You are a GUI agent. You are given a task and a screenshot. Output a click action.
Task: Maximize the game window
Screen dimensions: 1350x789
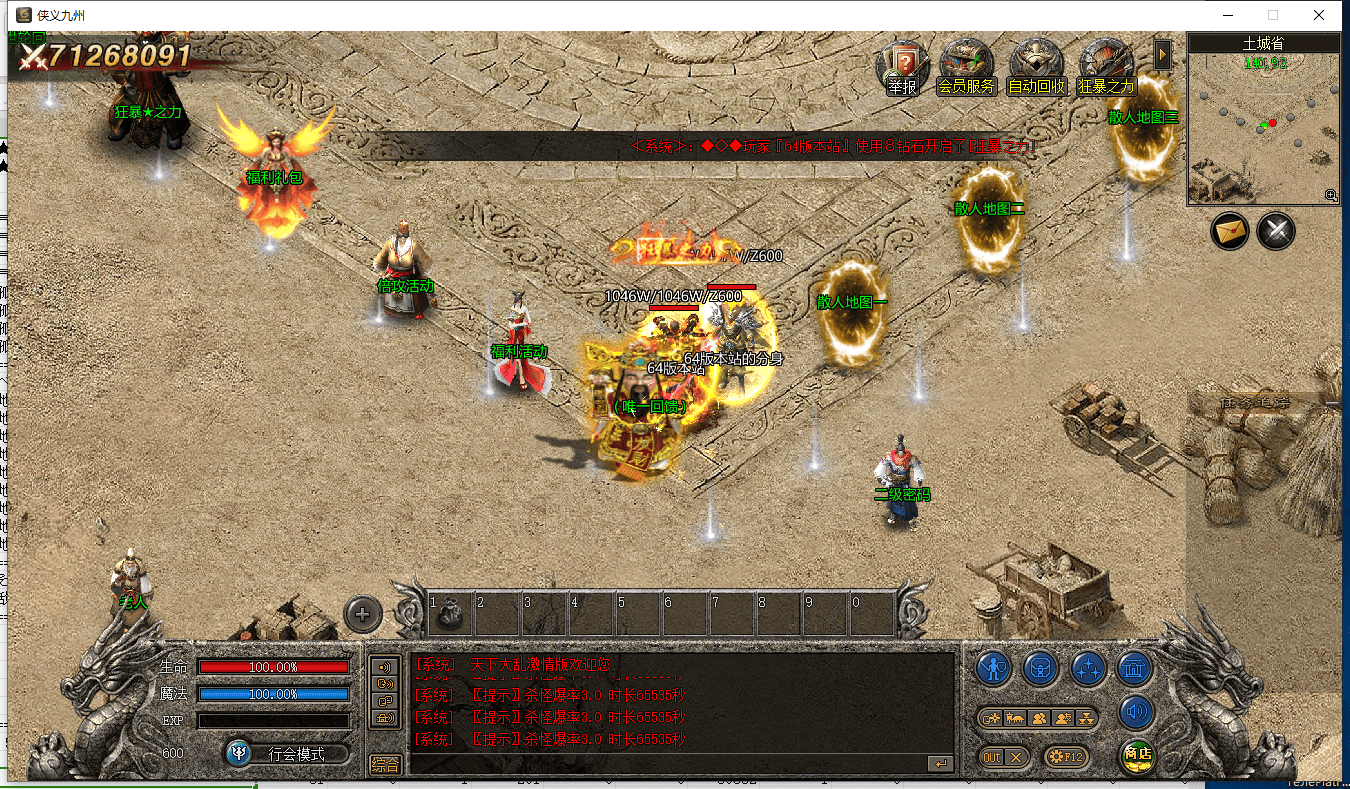tap(1273, 15)
